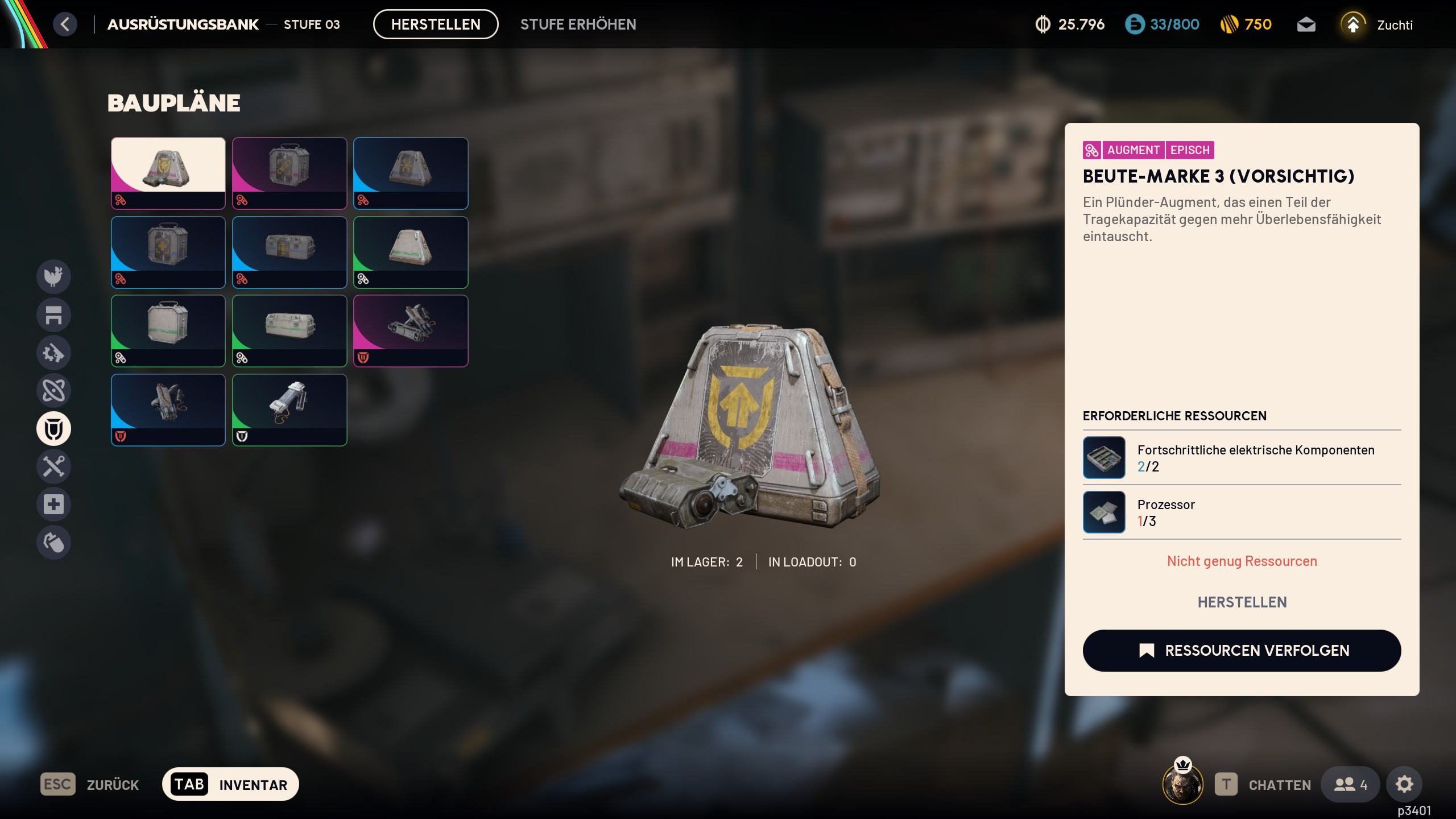Select the Herstellen tab
The height and width of the screenshot is (819, 1456).
(436, 24)
